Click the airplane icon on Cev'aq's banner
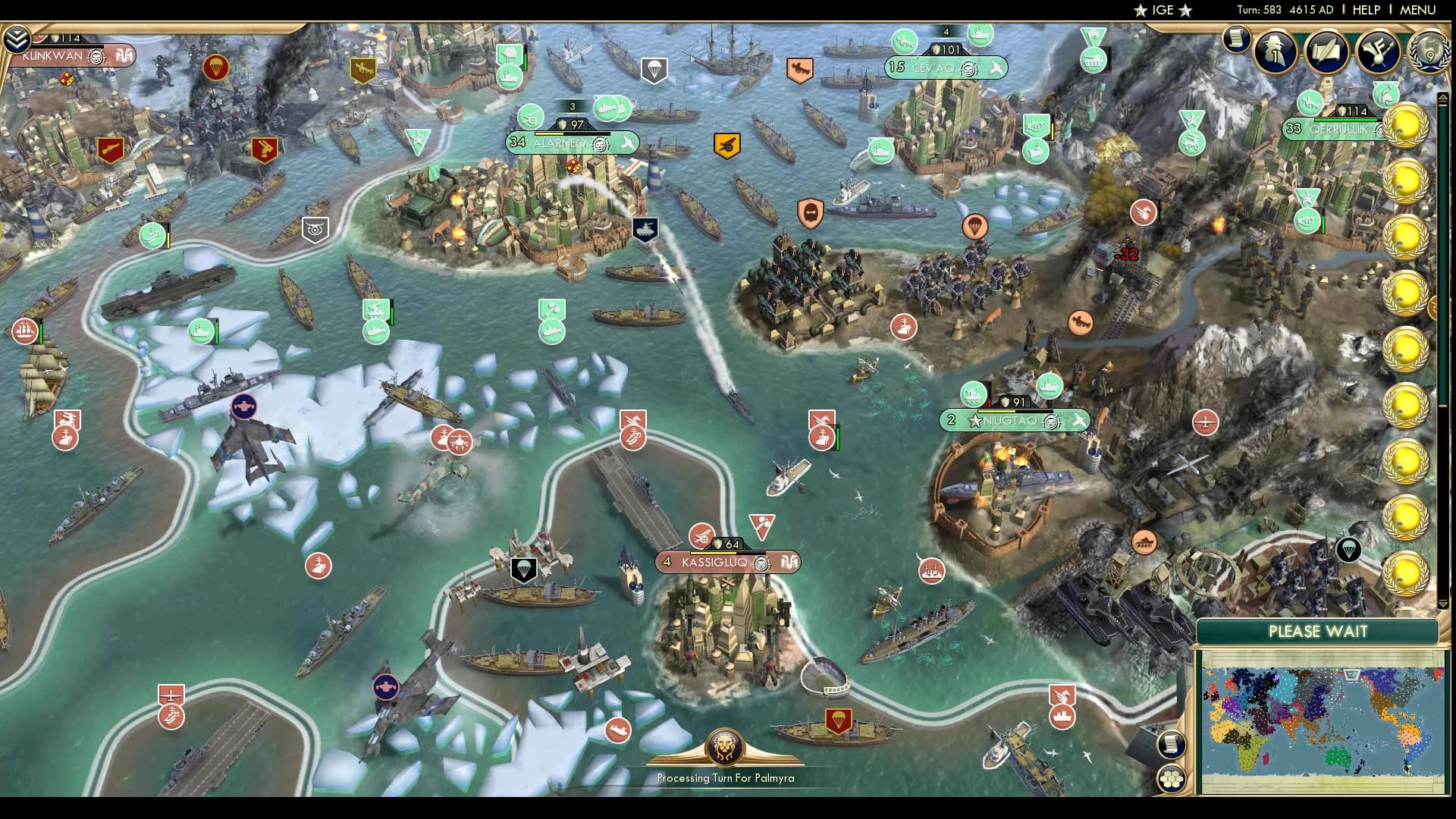Image resolution: width=1456 pixels, height=819 pixels. [996, 67]
